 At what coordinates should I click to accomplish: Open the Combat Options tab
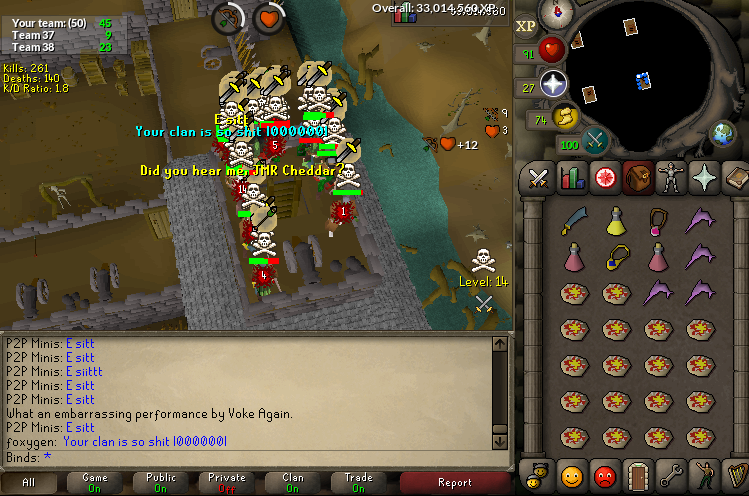pyautogui.click(x=539, y=178)
